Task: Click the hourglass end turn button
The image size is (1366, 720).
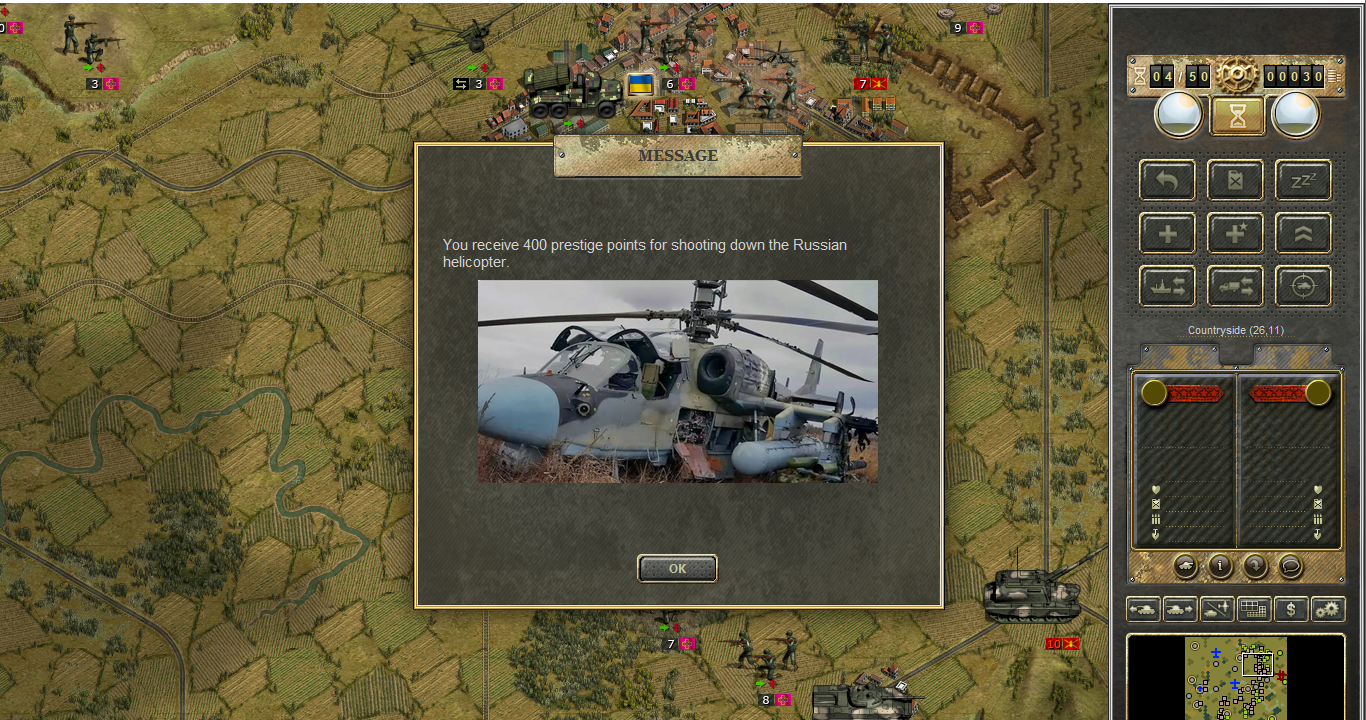Action: 1238,116
